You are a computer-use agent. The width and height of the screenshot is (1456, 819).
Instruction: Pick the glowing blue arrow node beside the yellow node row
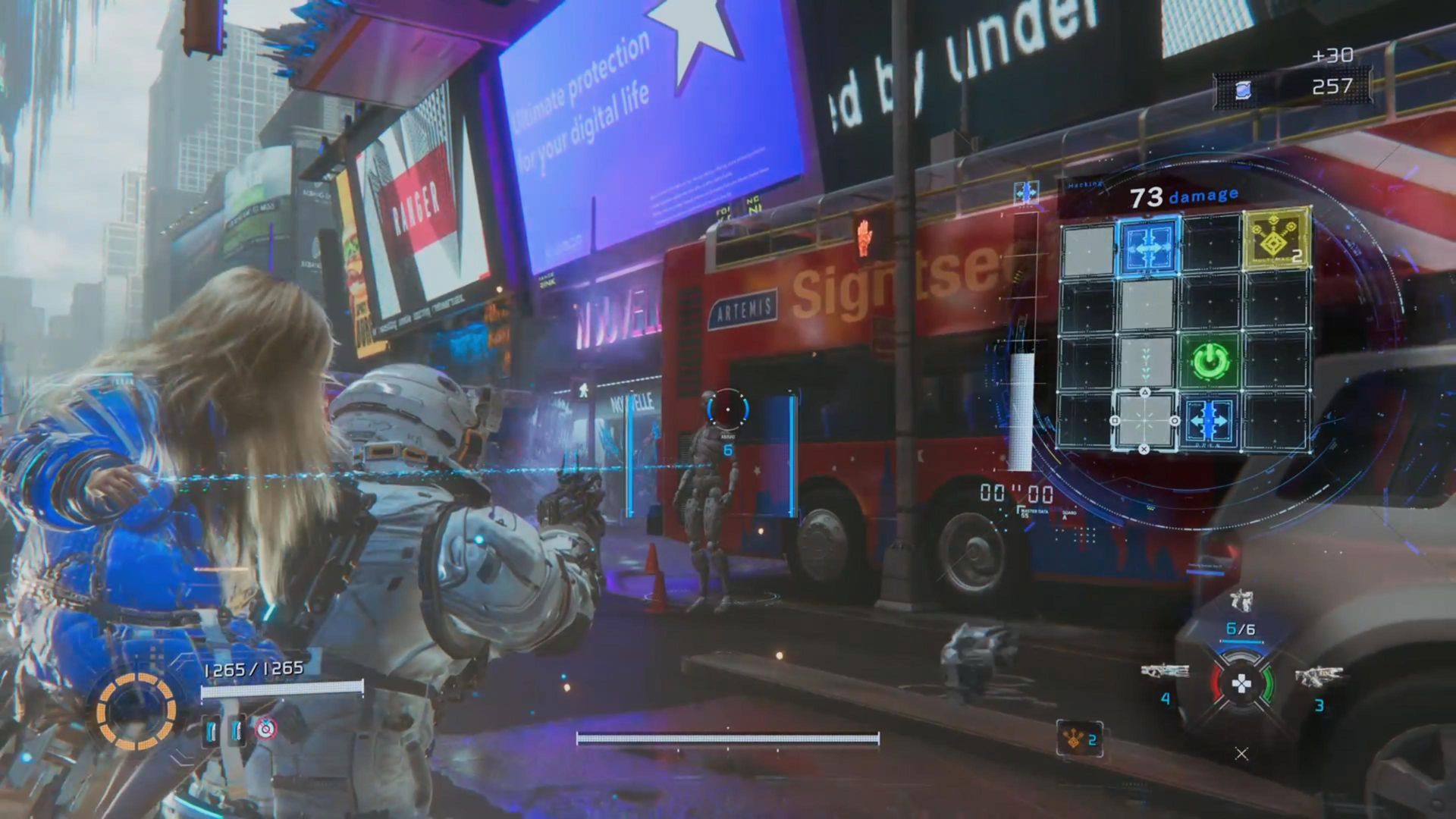(x=1149, y=246)
